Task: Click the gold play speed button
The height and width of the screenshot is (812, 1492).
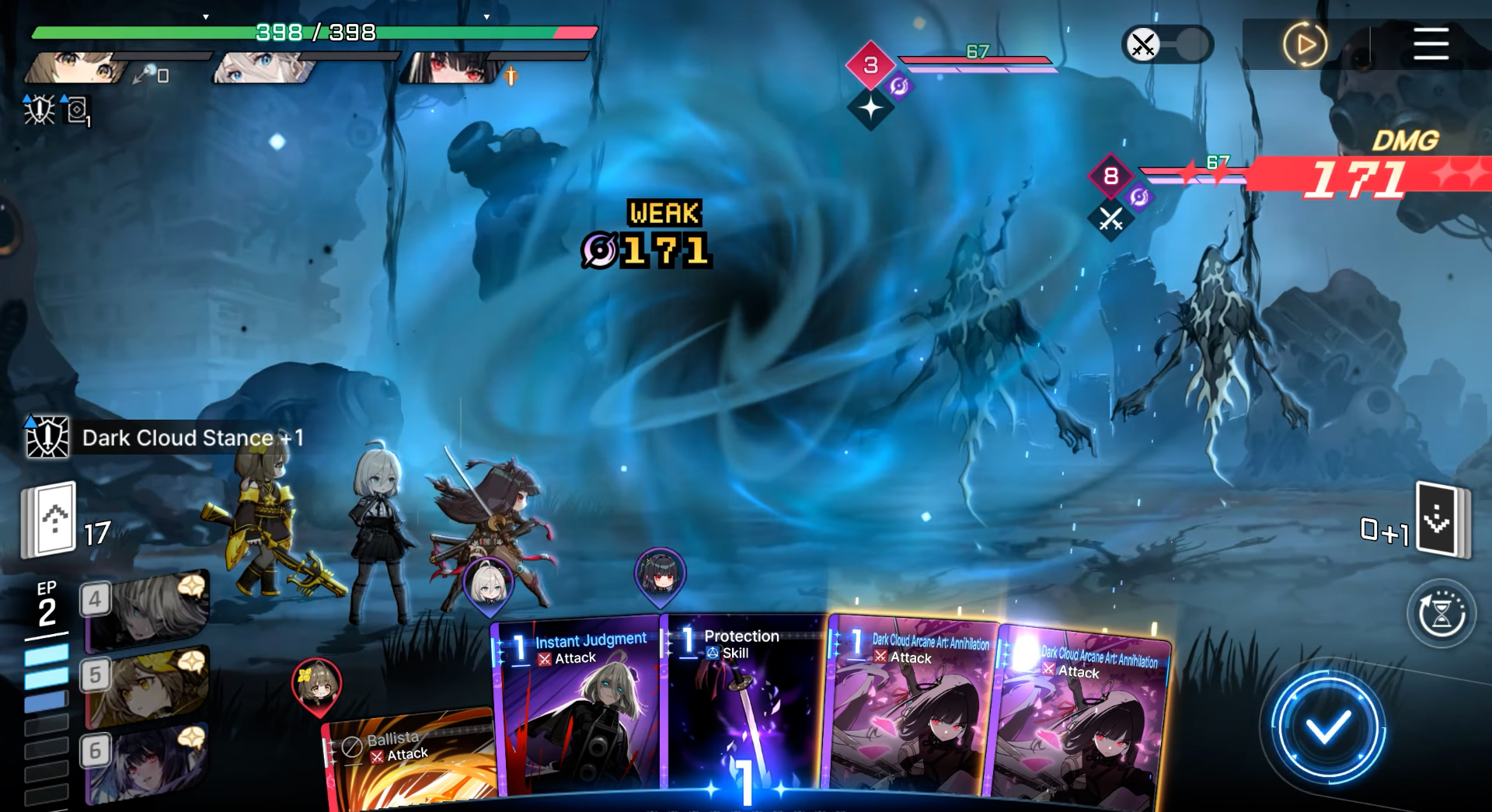Action: tap(1304, 44)
